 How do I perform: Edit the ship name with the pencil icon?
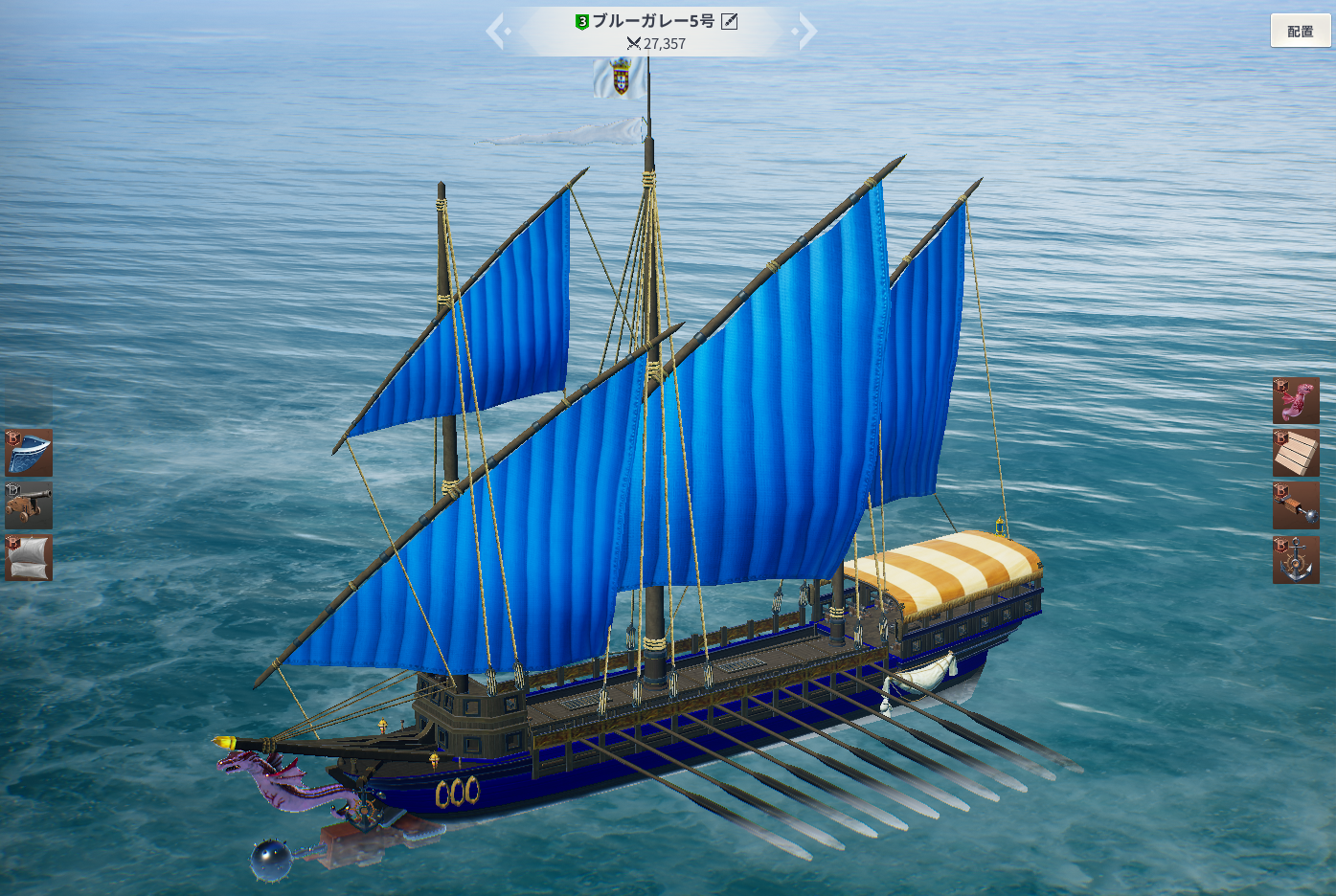click(x=730, y=21)
